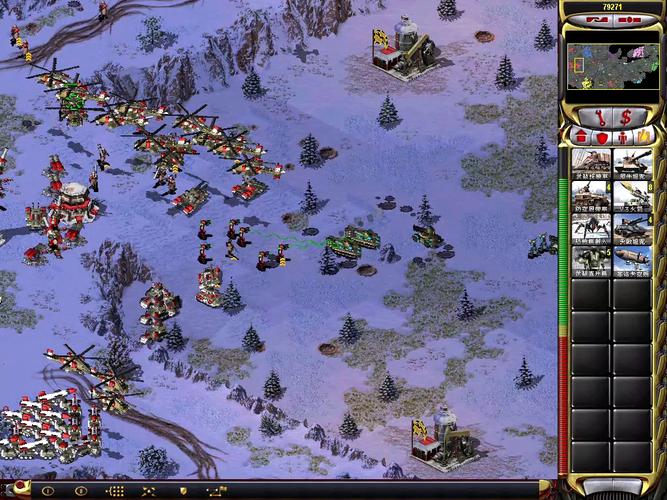Build a Terror Drone
The width and height of the screenshot is (667, 500).
[x=590, y=229]
